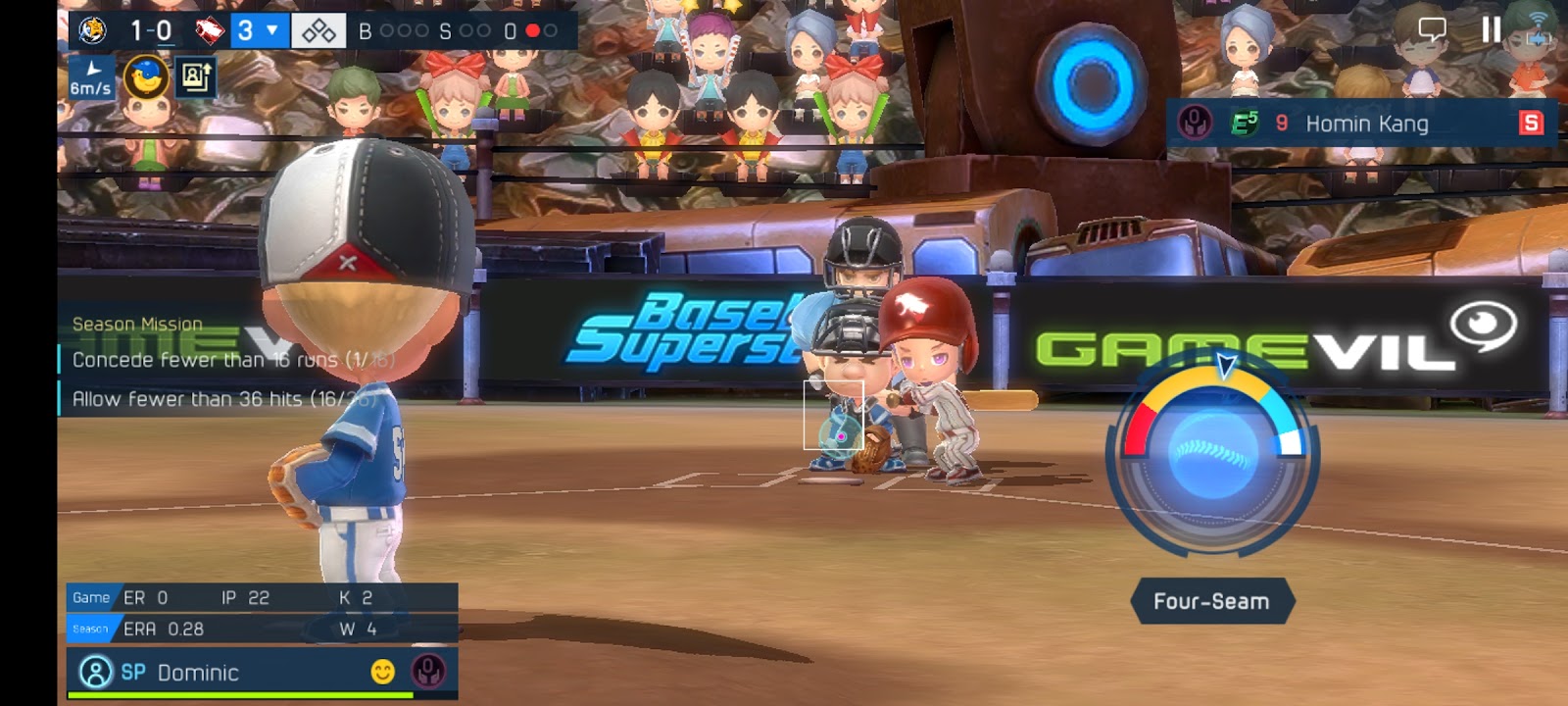Viewport: 1568px width, 706px height.
Task: Open the inning 3 dropdown
Action: [259, 31]
